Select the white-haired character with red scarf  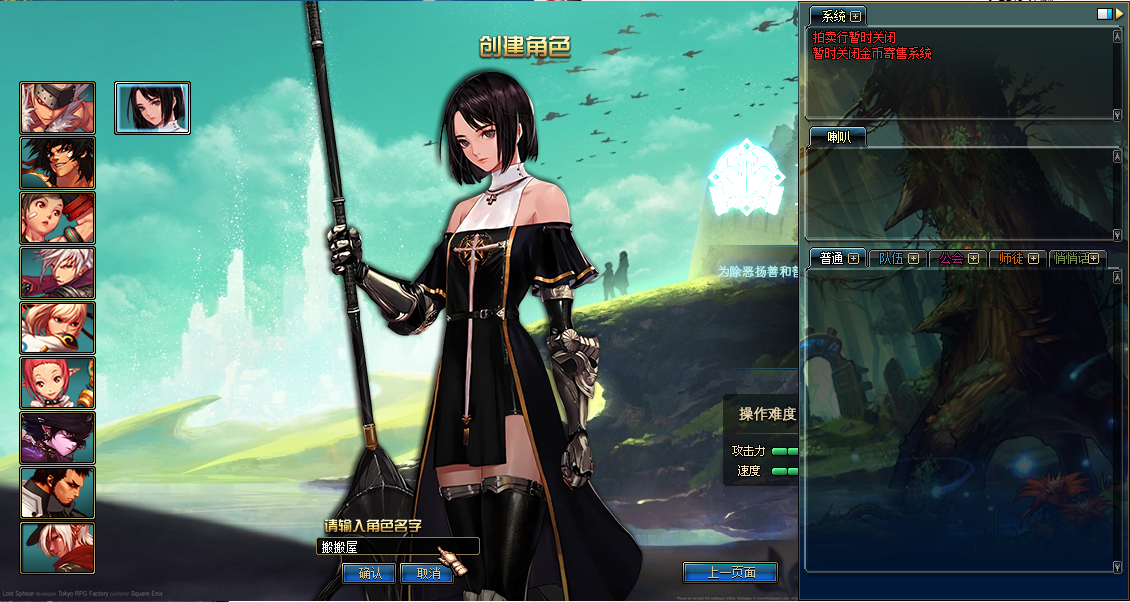(58, 548)
